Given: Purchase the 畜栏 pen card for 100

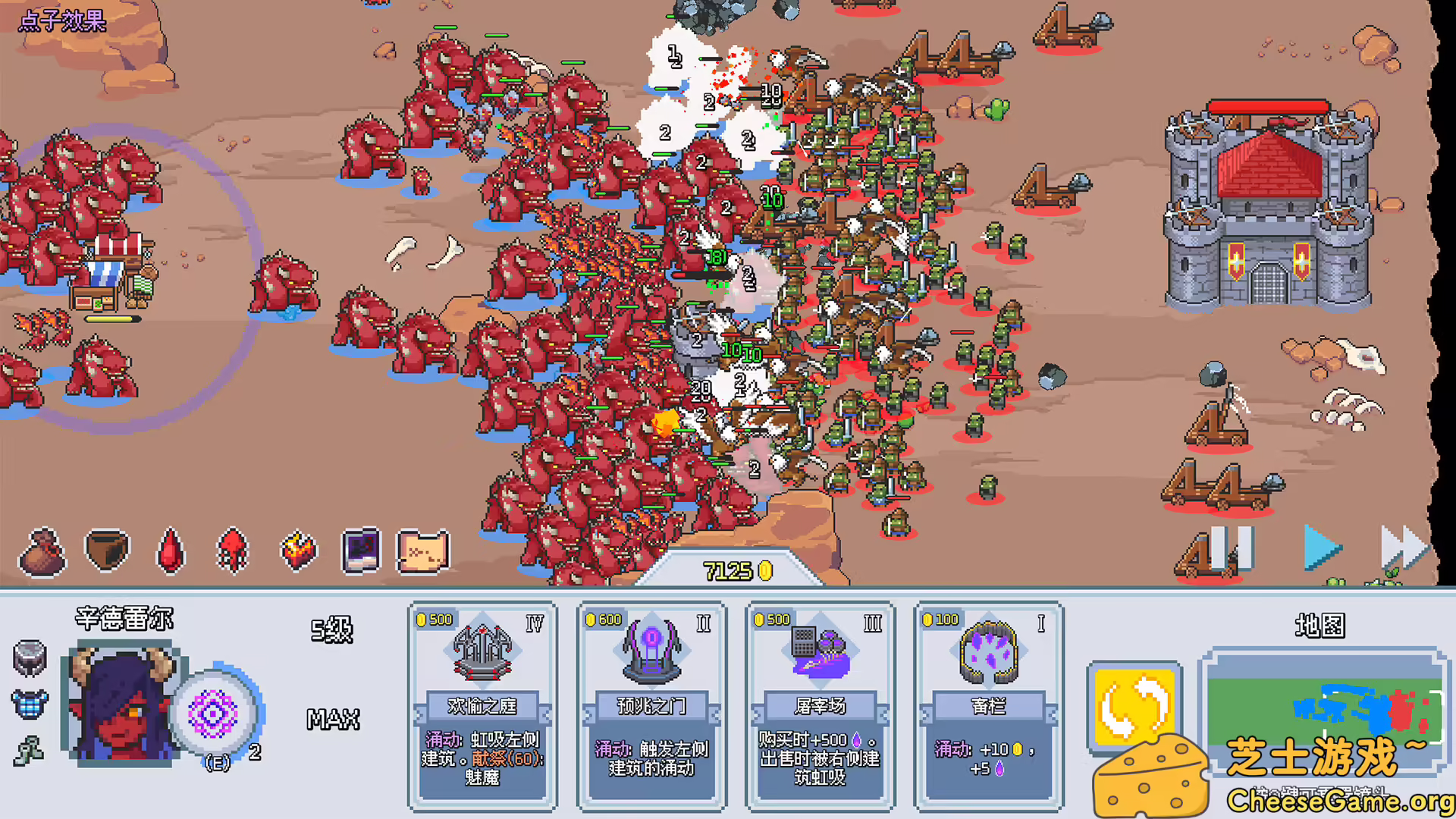Looking at the screenshot, I should coord(988,705).
